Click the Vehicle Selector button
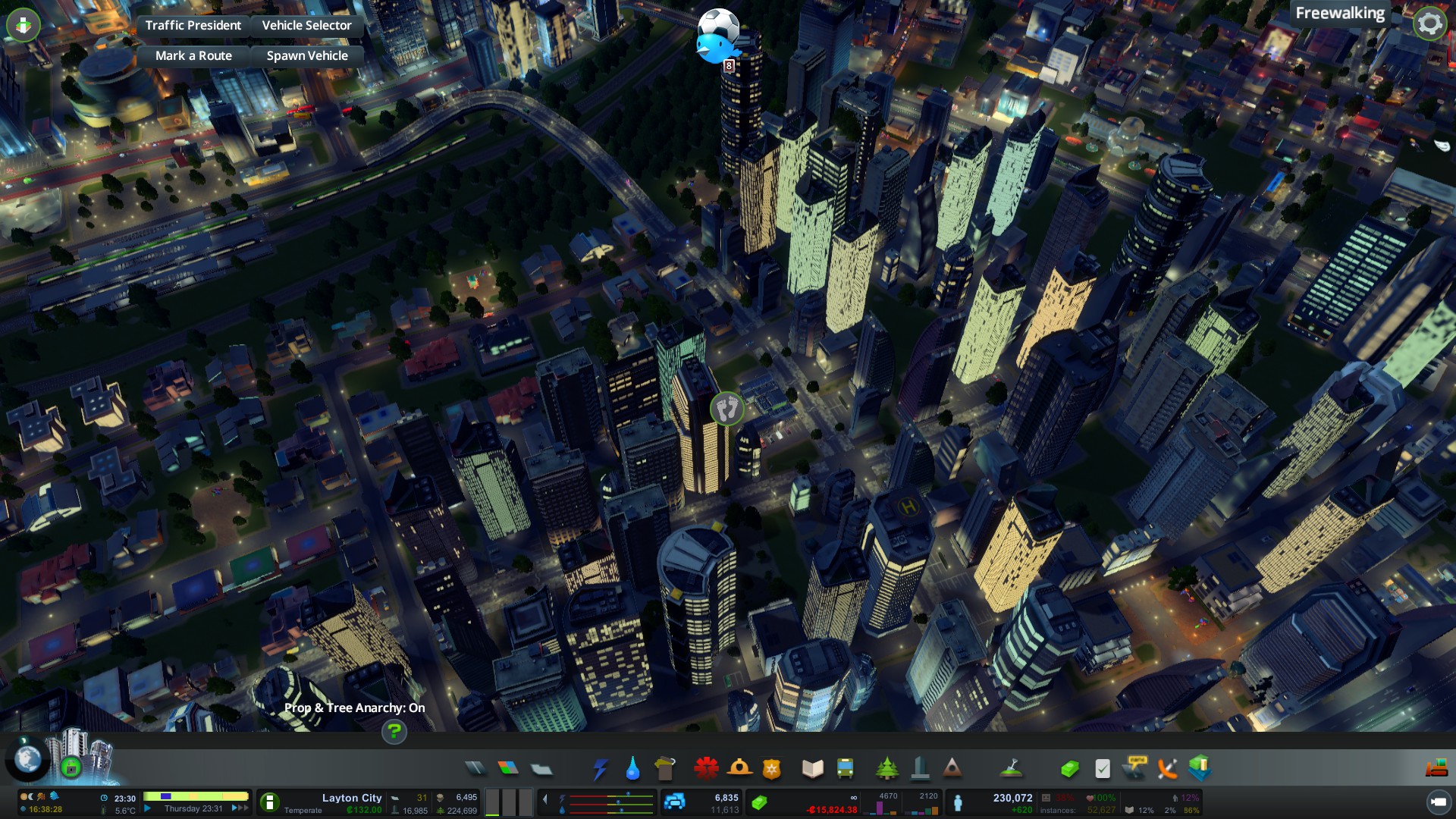The height and width of the screenshot is (819, 1456). click(x=306, y=25)
